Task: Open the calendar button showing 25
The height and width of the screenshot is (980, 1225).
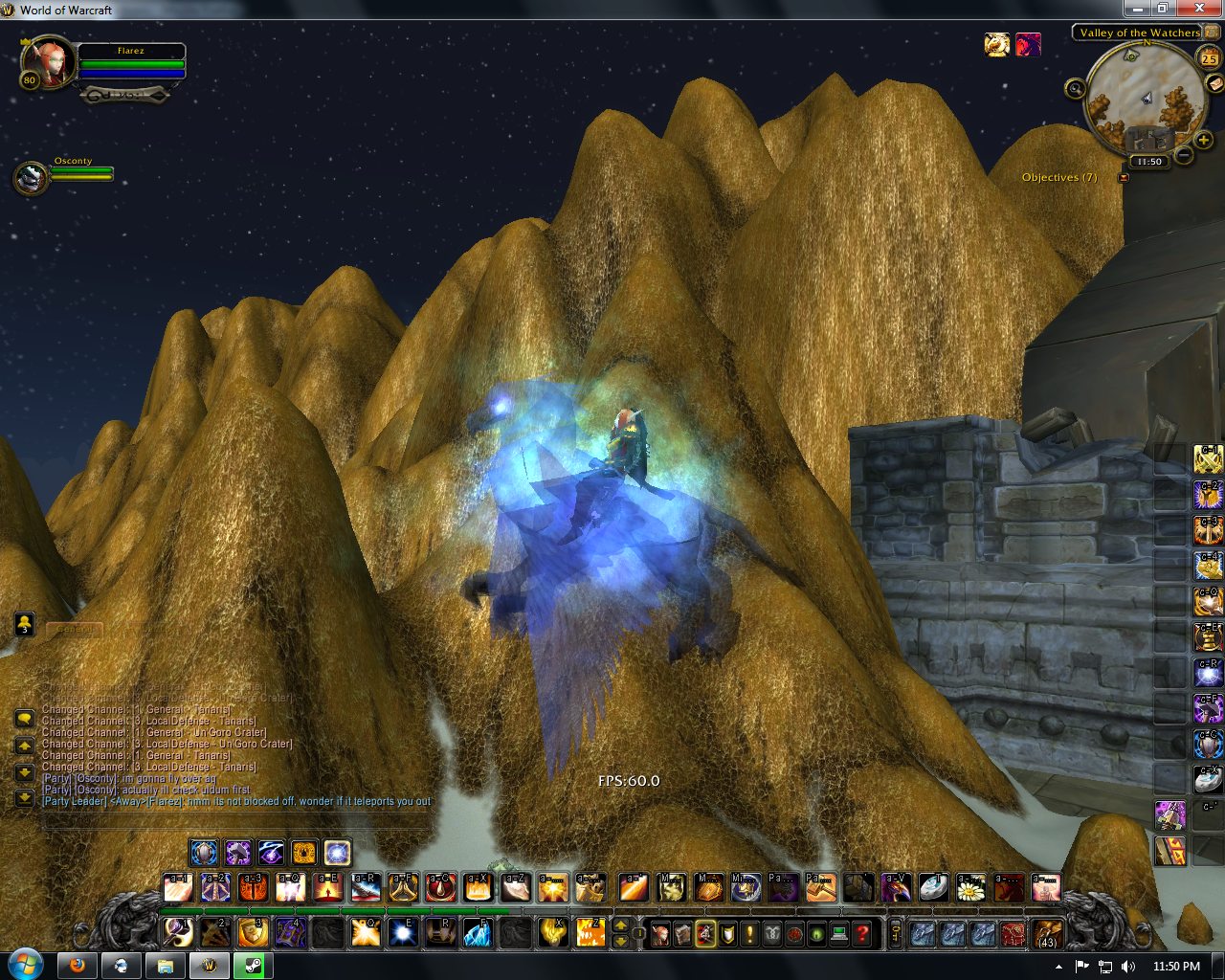Action: pos(1209,57)
